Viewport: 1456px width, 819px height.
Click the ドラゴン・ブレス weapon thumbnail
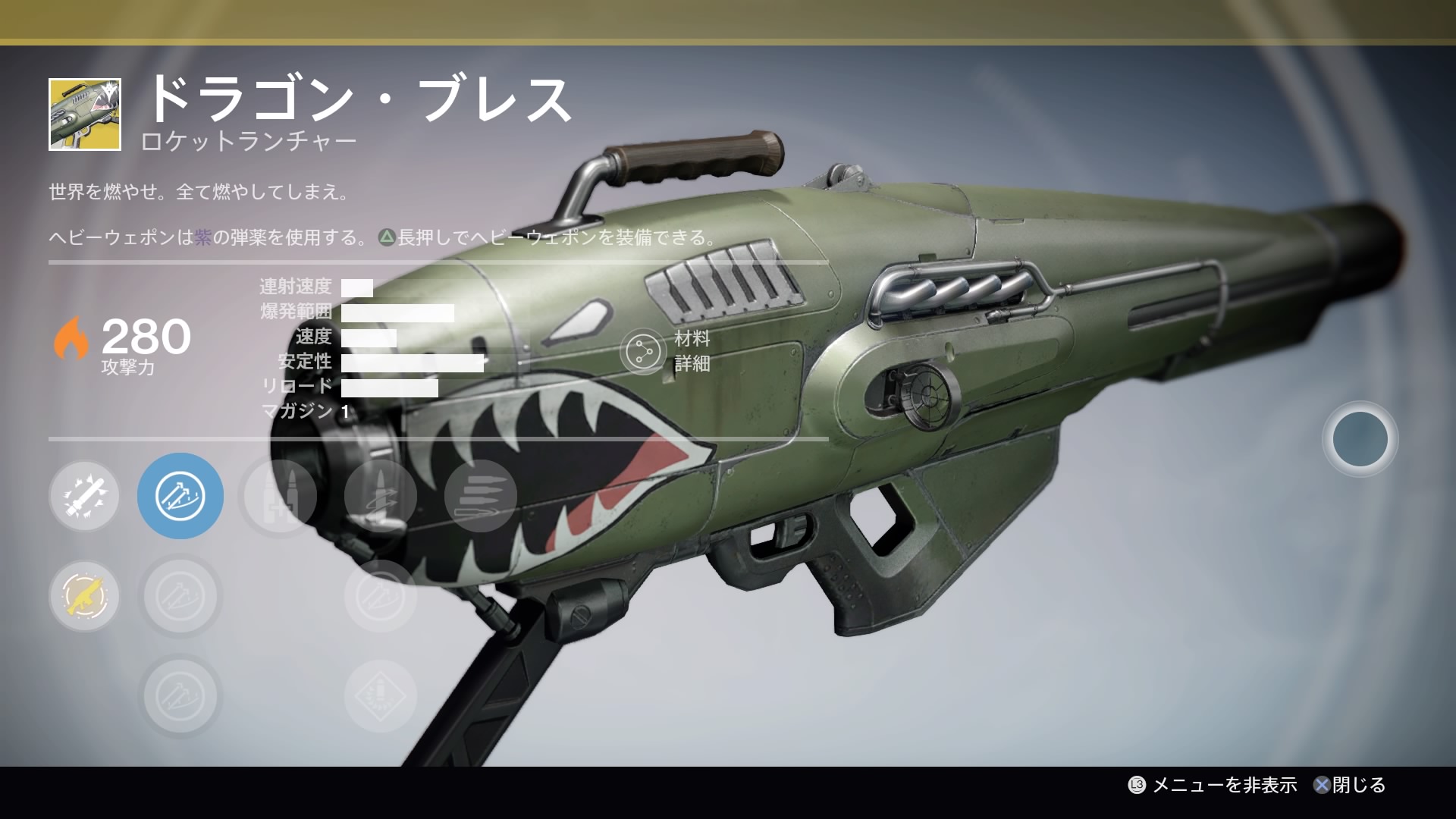click(x=85, y=115)
